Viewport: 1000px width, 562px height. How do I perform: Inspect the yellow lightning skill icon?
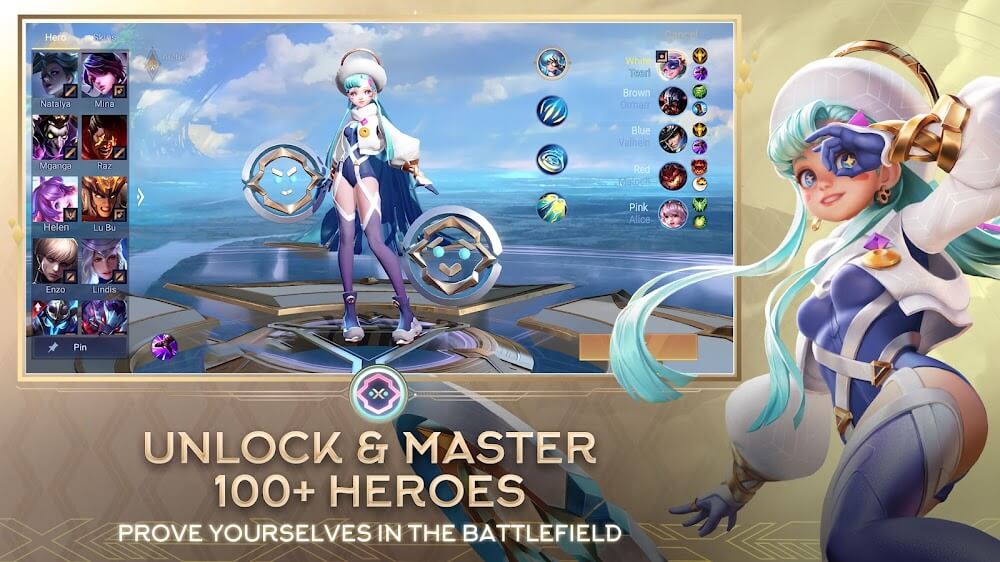551,207
